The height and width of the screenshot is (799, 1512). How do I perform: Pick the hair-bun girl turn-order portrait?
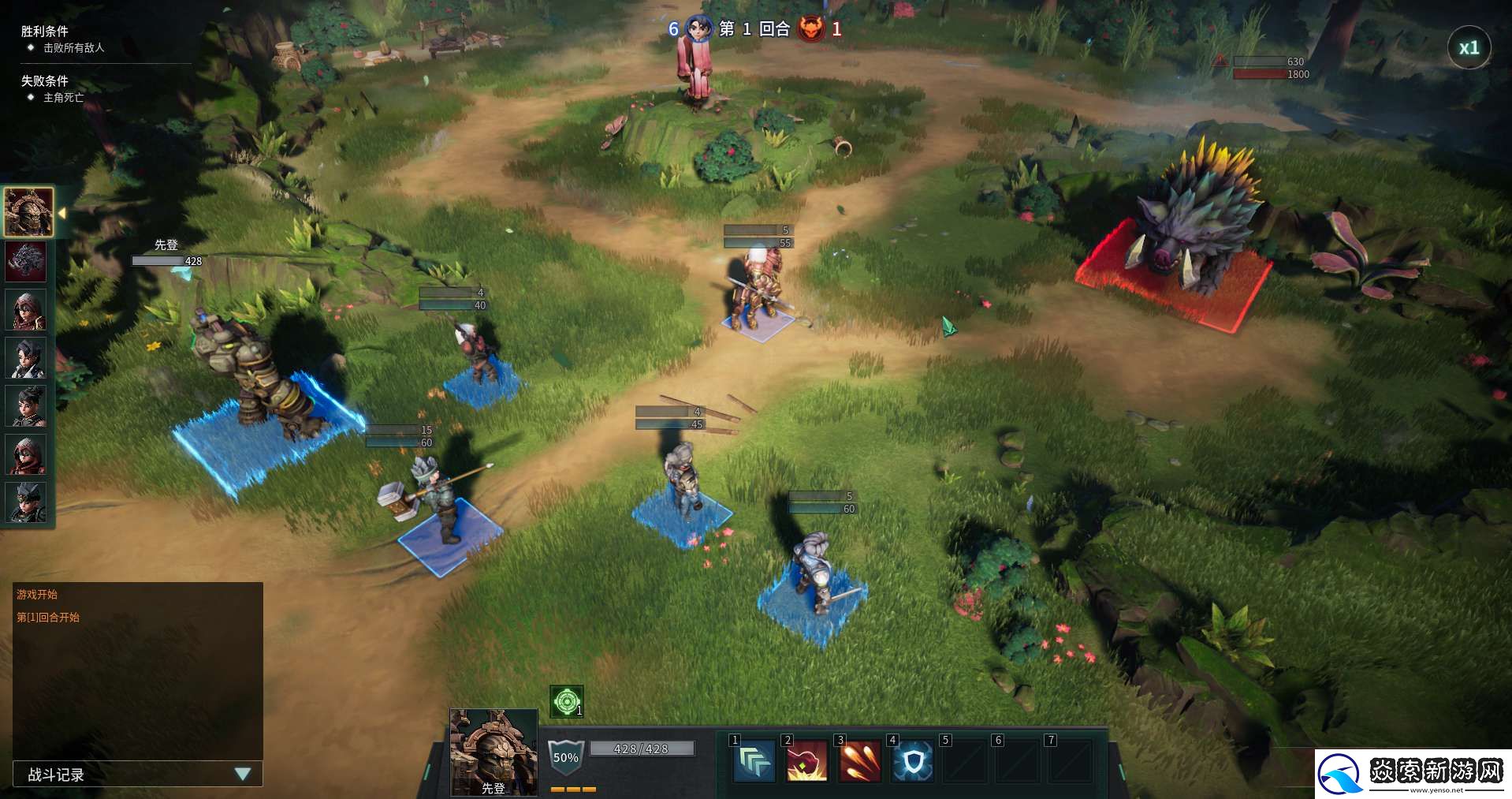coord(26,406)
